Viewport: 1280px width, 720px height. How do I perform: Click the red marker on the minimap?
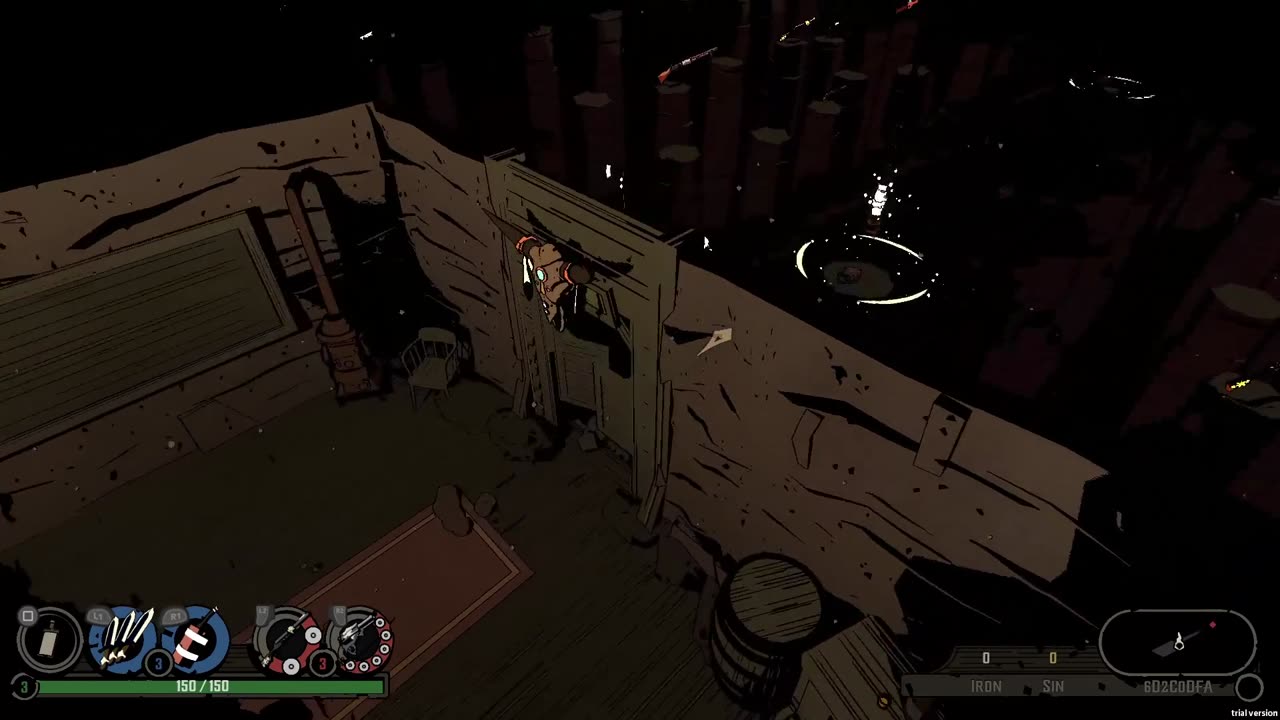(x=1213, y=625)
